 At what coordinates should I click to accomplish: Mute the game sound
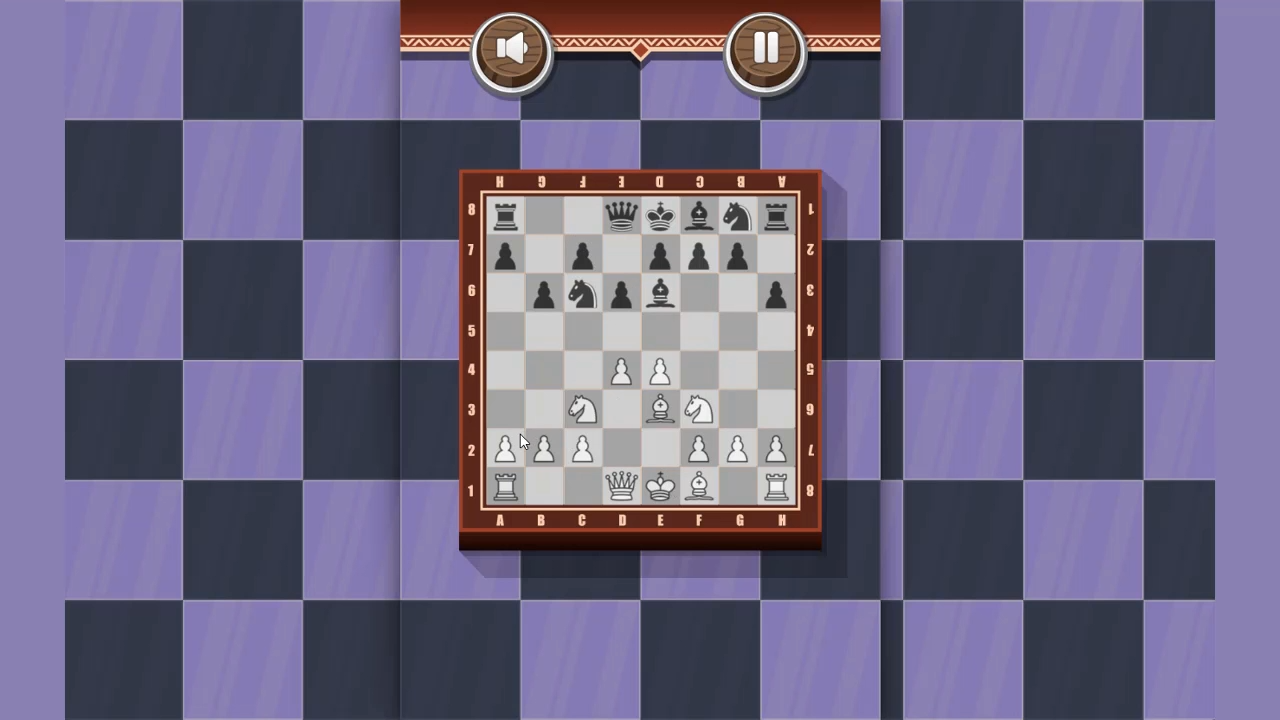click(512, 47)
